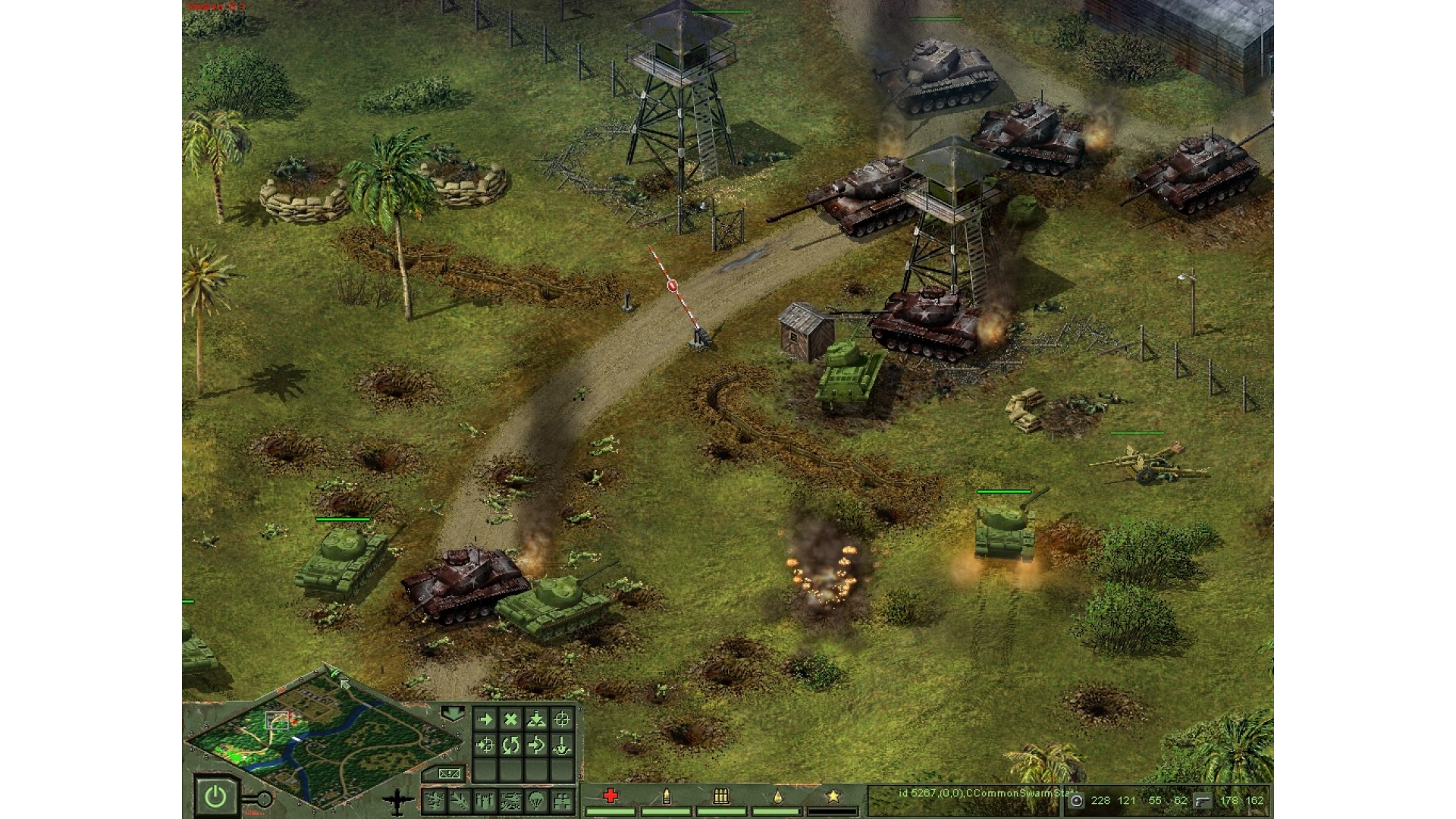
Task: Call the helicopter scout support icon
Action: click(x=511, y=800)
